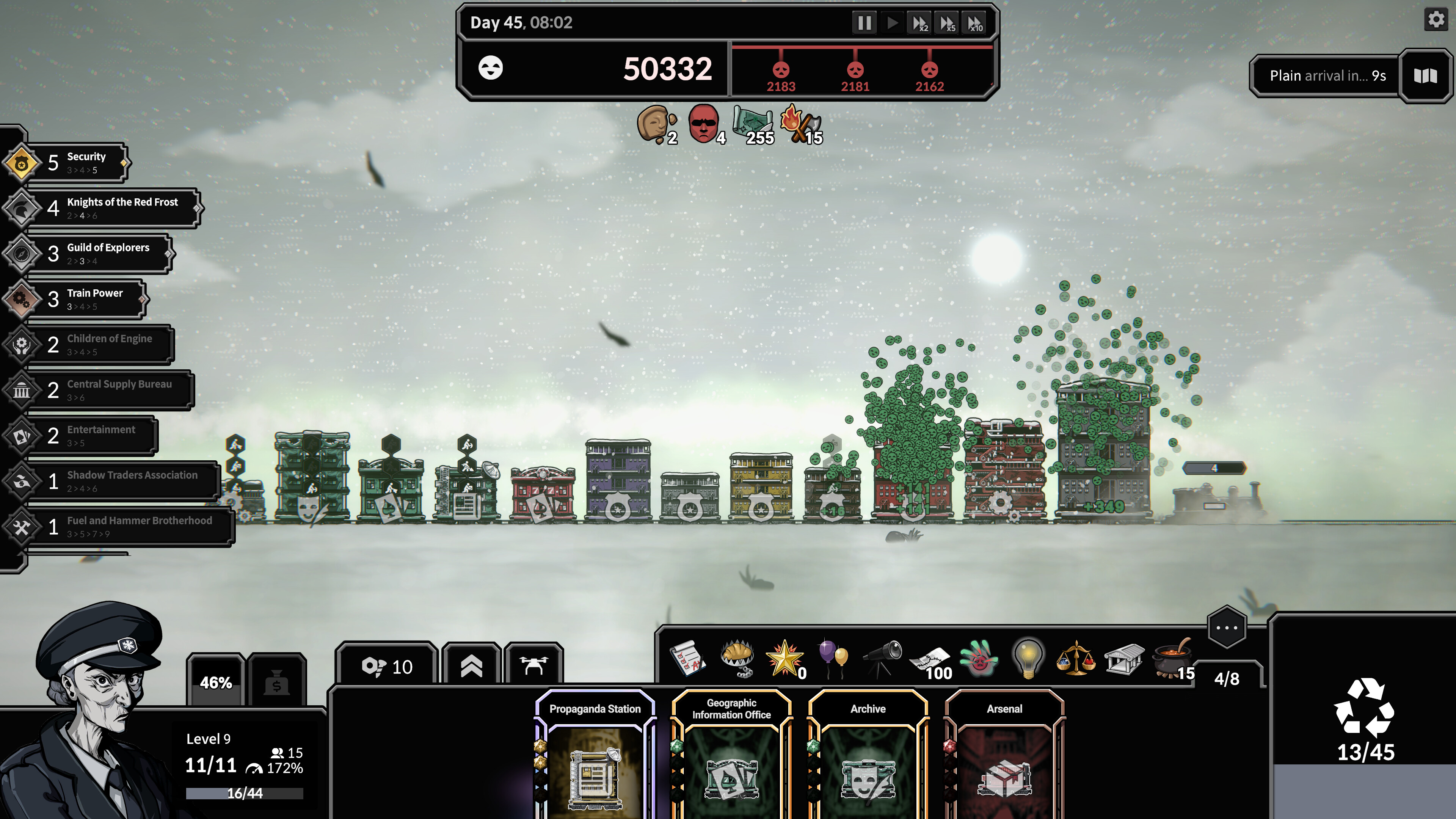Click the double-chevron upgrade button
The image size is (1456, 819).
coord(471,667)
